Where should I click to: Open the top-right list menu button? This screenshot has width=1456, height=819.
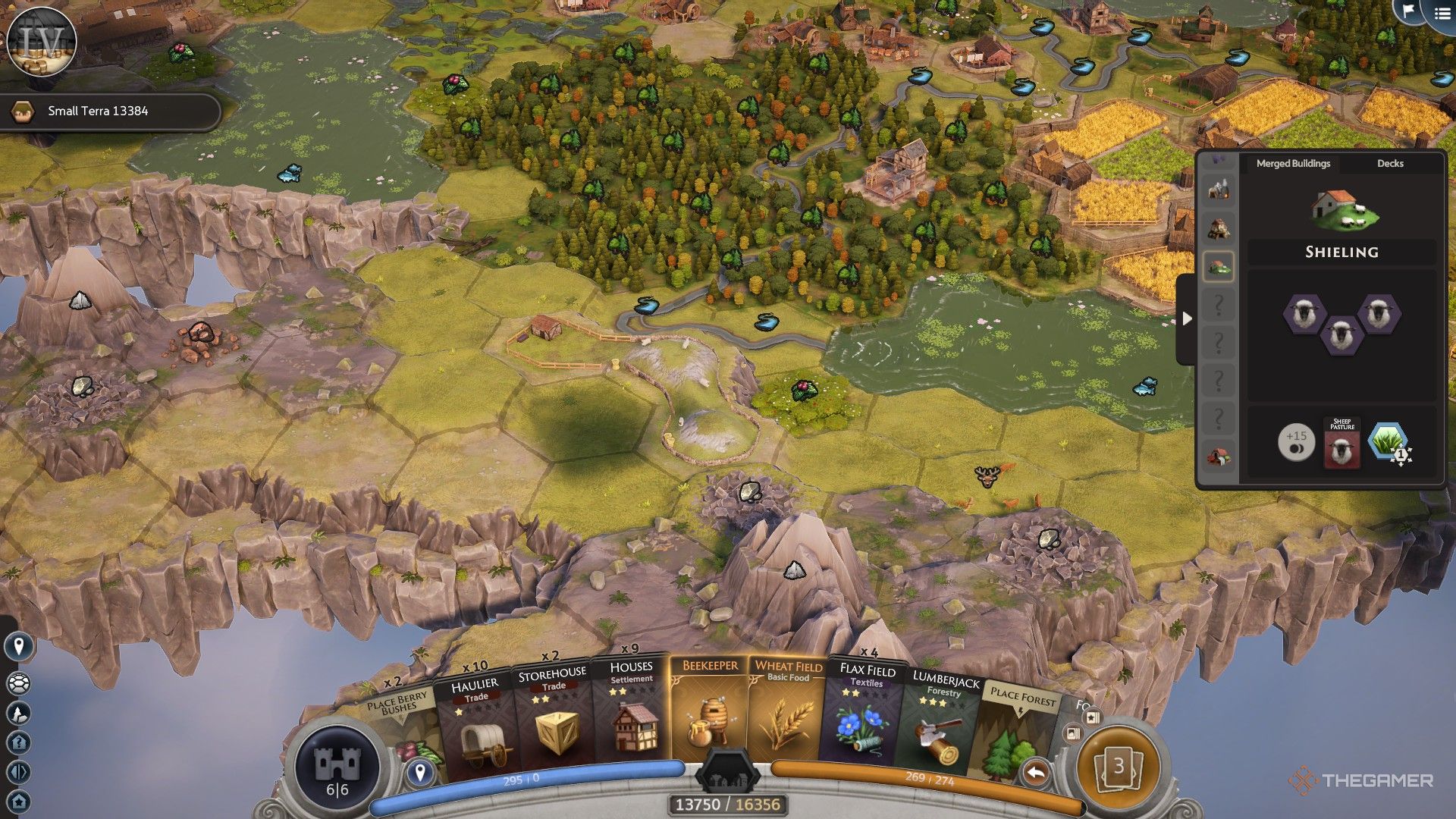[x=1442, y=13]
